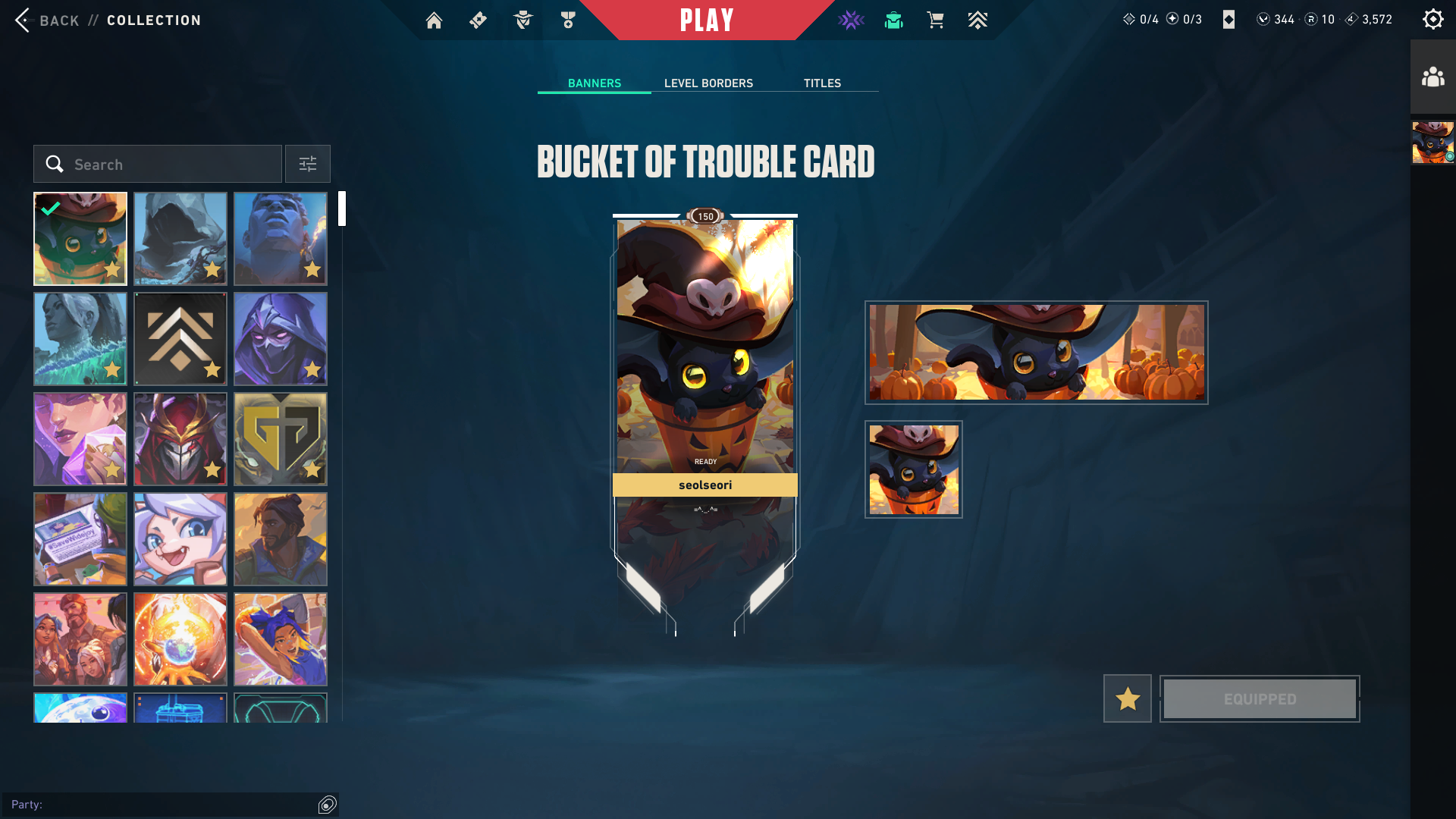View the wide pumpkin banner preview
1456x819 pixels.
click(x=1036, y=353)
